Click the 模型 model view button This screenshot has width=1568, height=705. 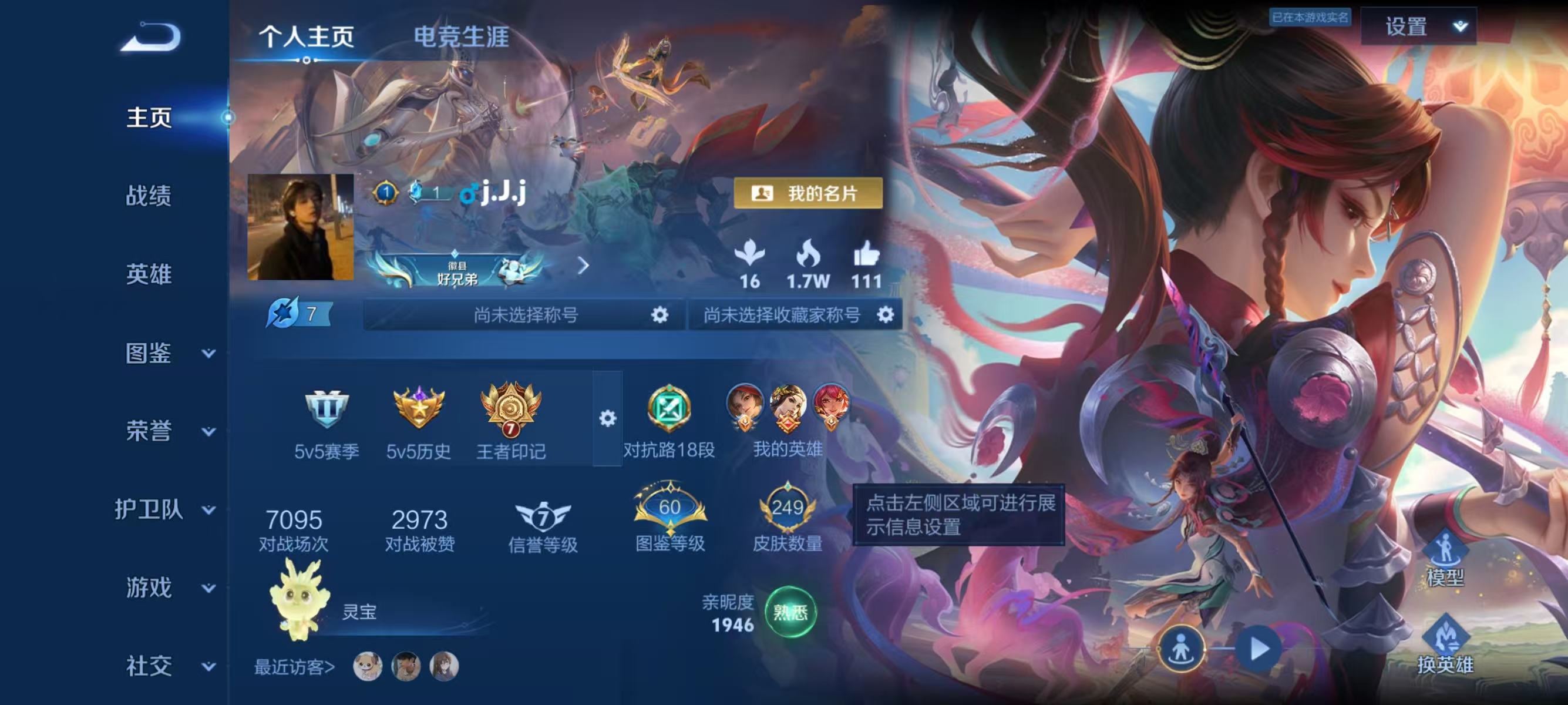click(x=1445, y=558)
